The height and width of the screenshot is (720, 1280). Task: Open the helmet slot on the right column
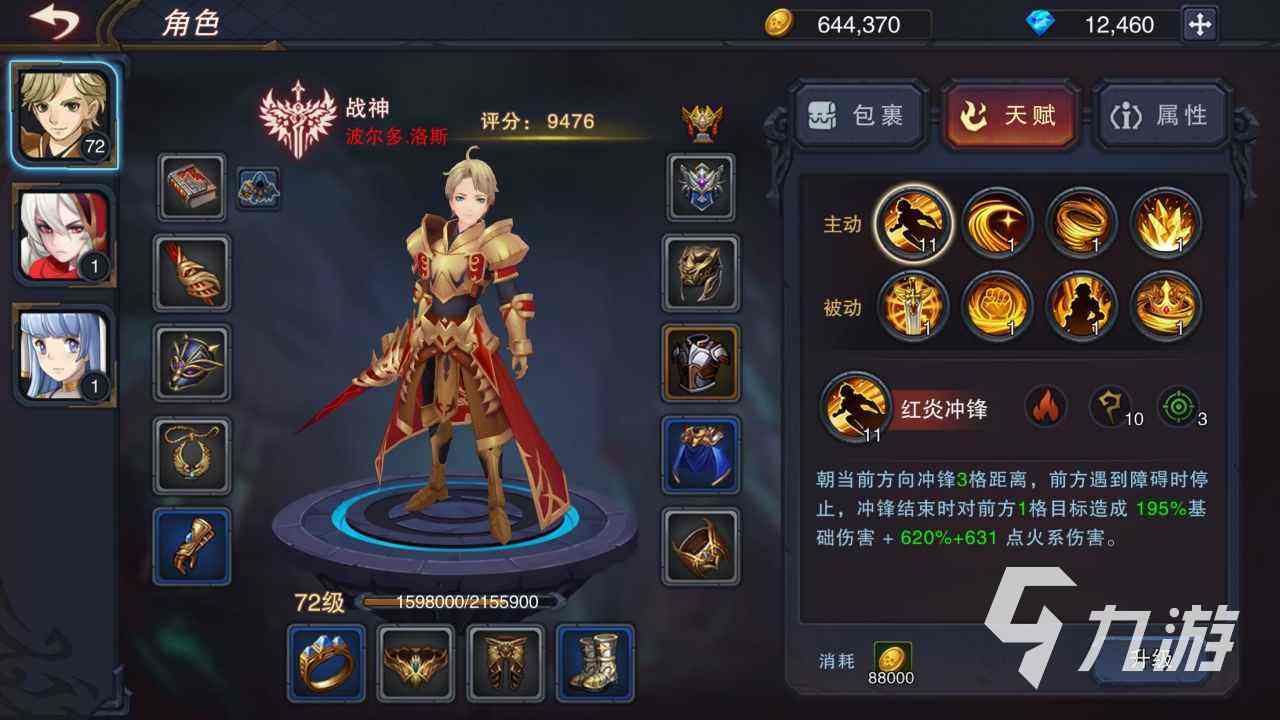point(700,273)
